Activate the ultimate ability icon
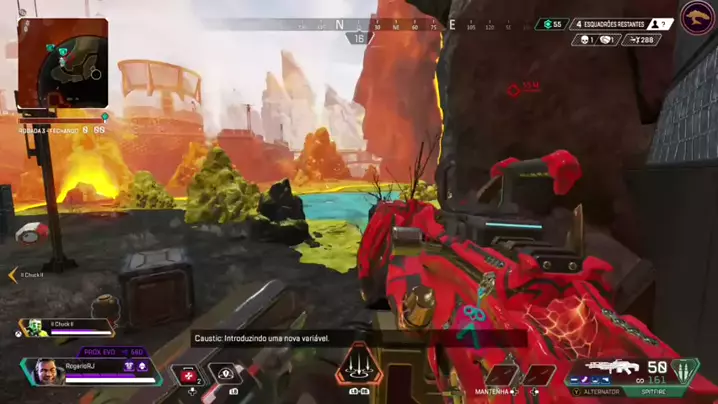The image size is (718, 404). click(358, 368)
